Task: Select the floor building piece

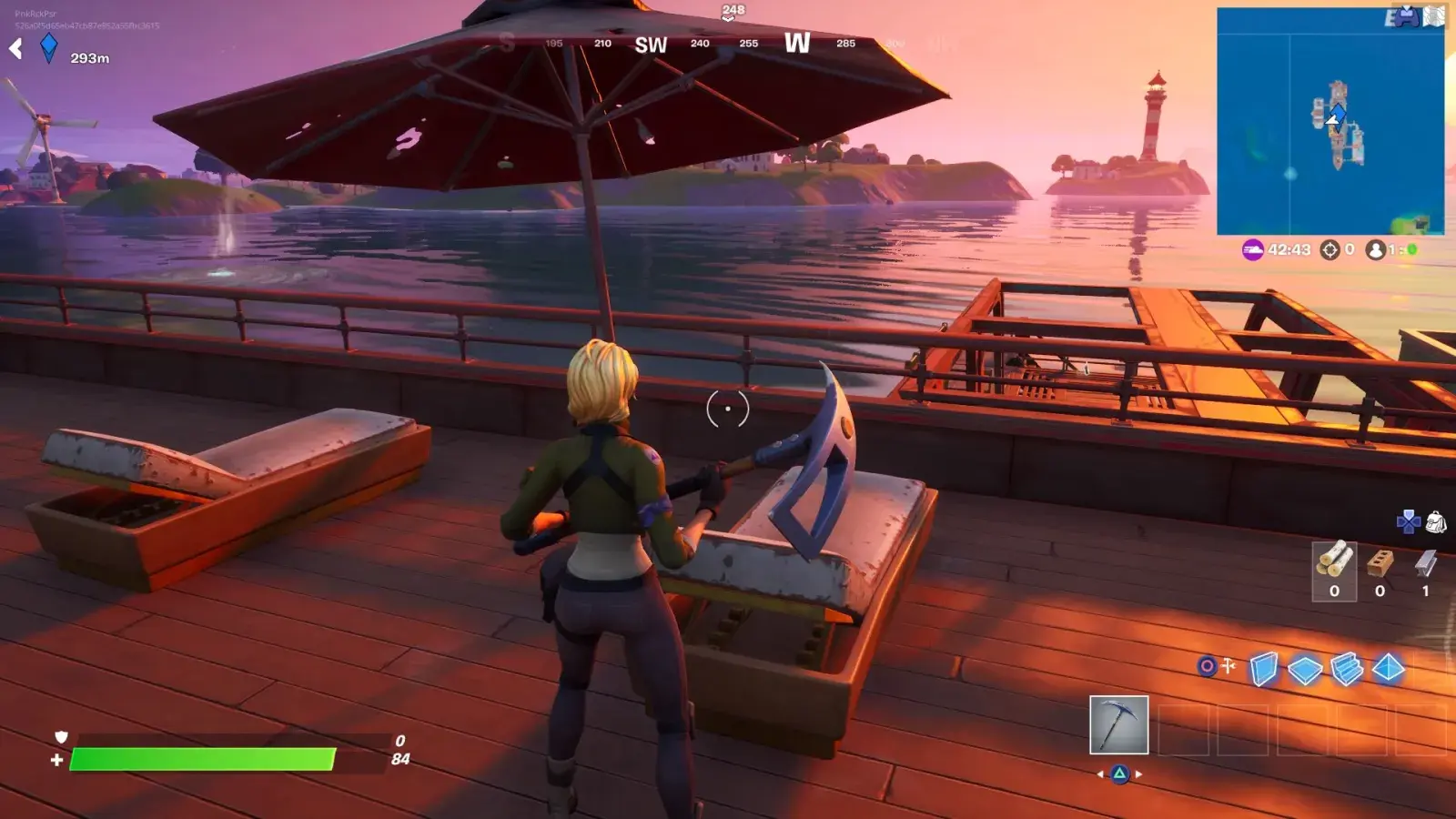Action: tap(1305, 670)
